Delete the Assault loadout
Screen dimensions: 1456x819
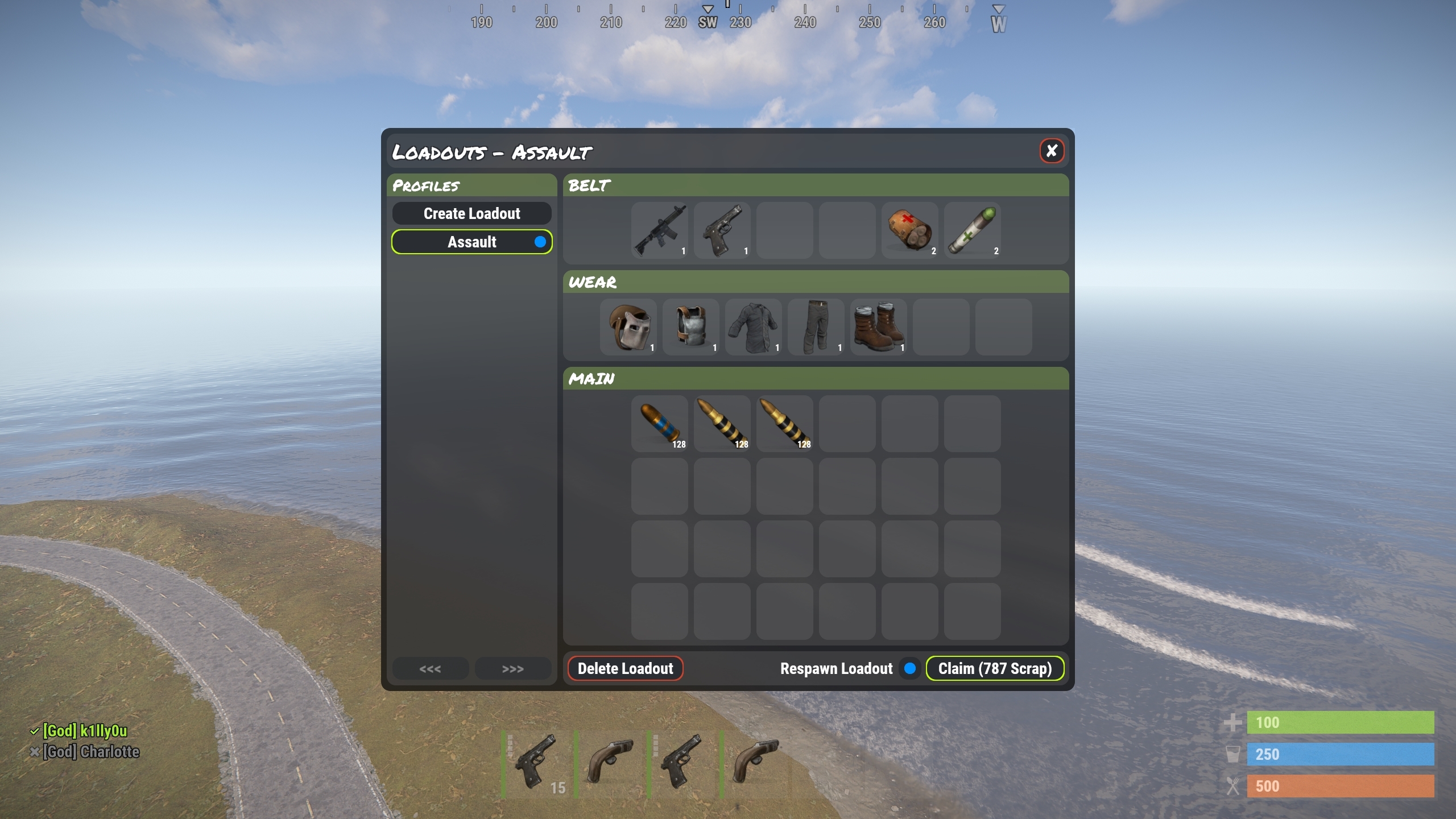click(x=625, y=669)
